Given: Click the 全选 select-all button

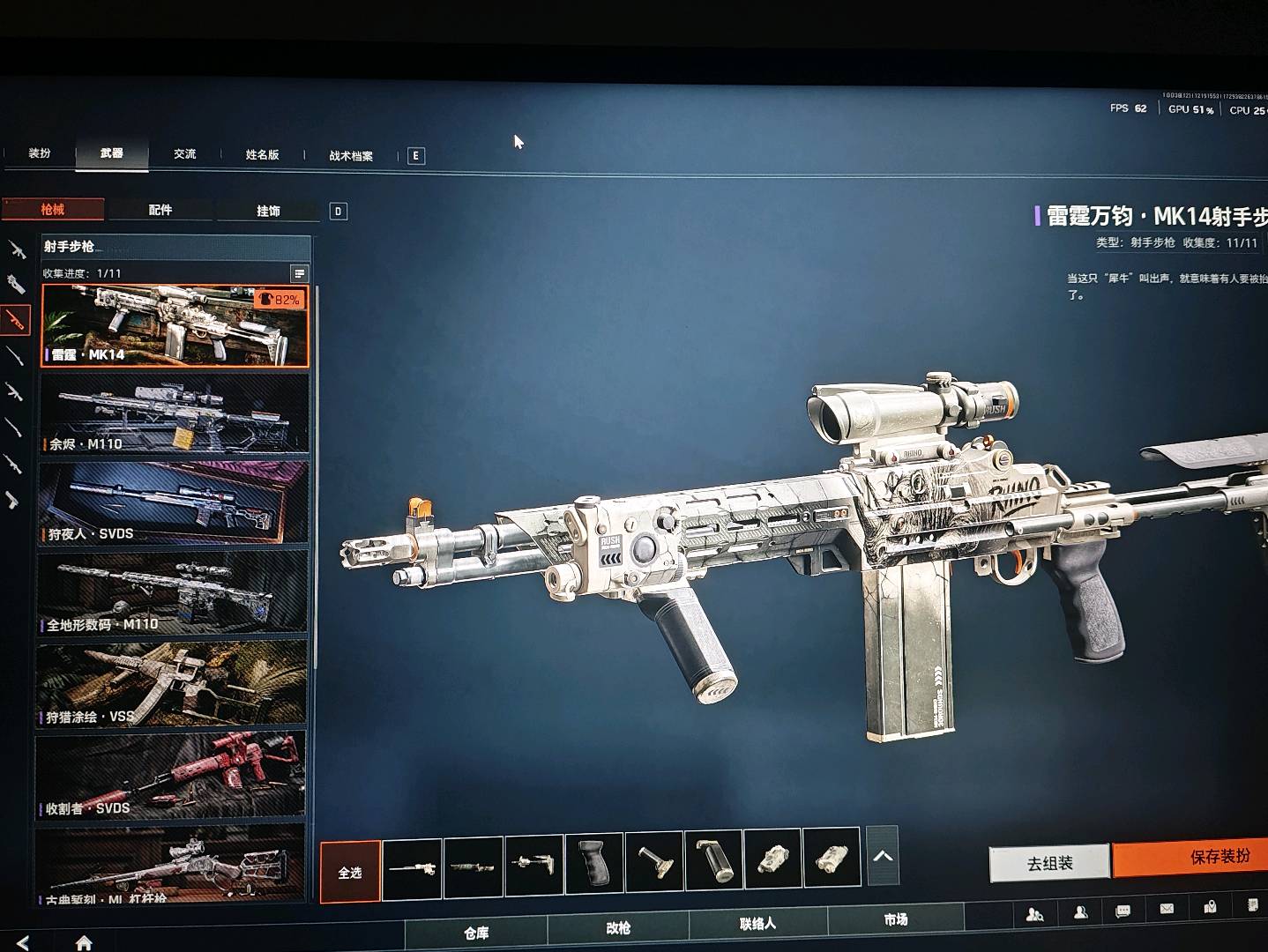Looking at the screenshot, I should pos(350,872).
